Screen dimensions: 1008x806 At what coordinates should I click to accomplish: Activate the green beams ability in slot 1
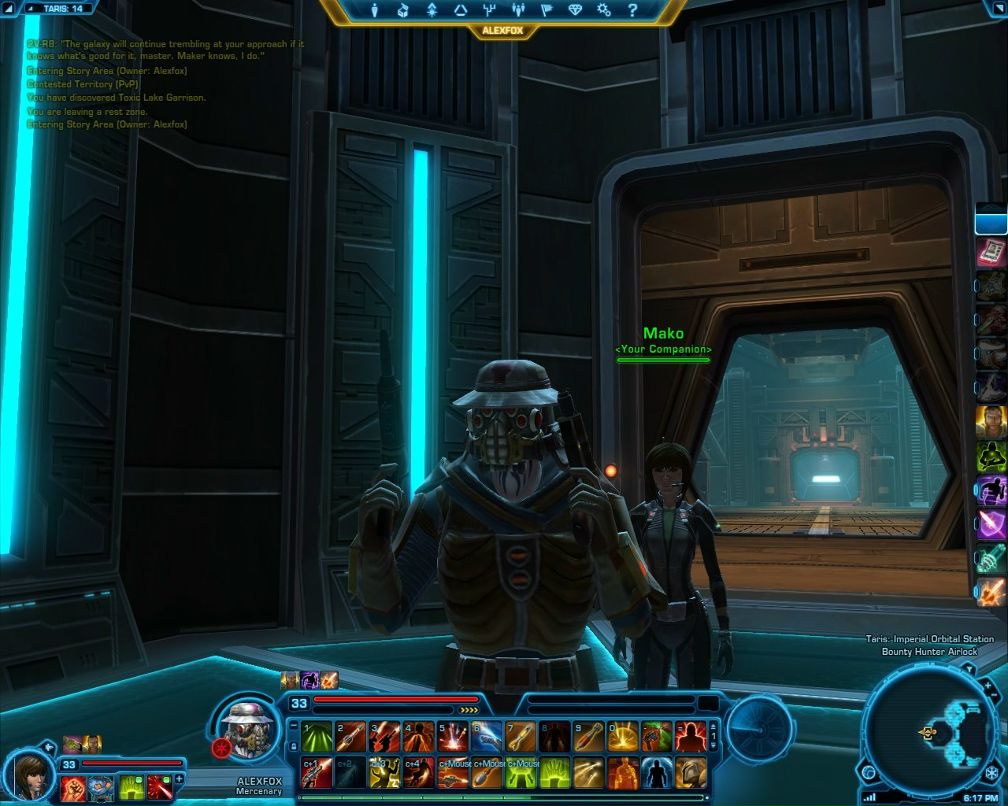coord(316,737)
